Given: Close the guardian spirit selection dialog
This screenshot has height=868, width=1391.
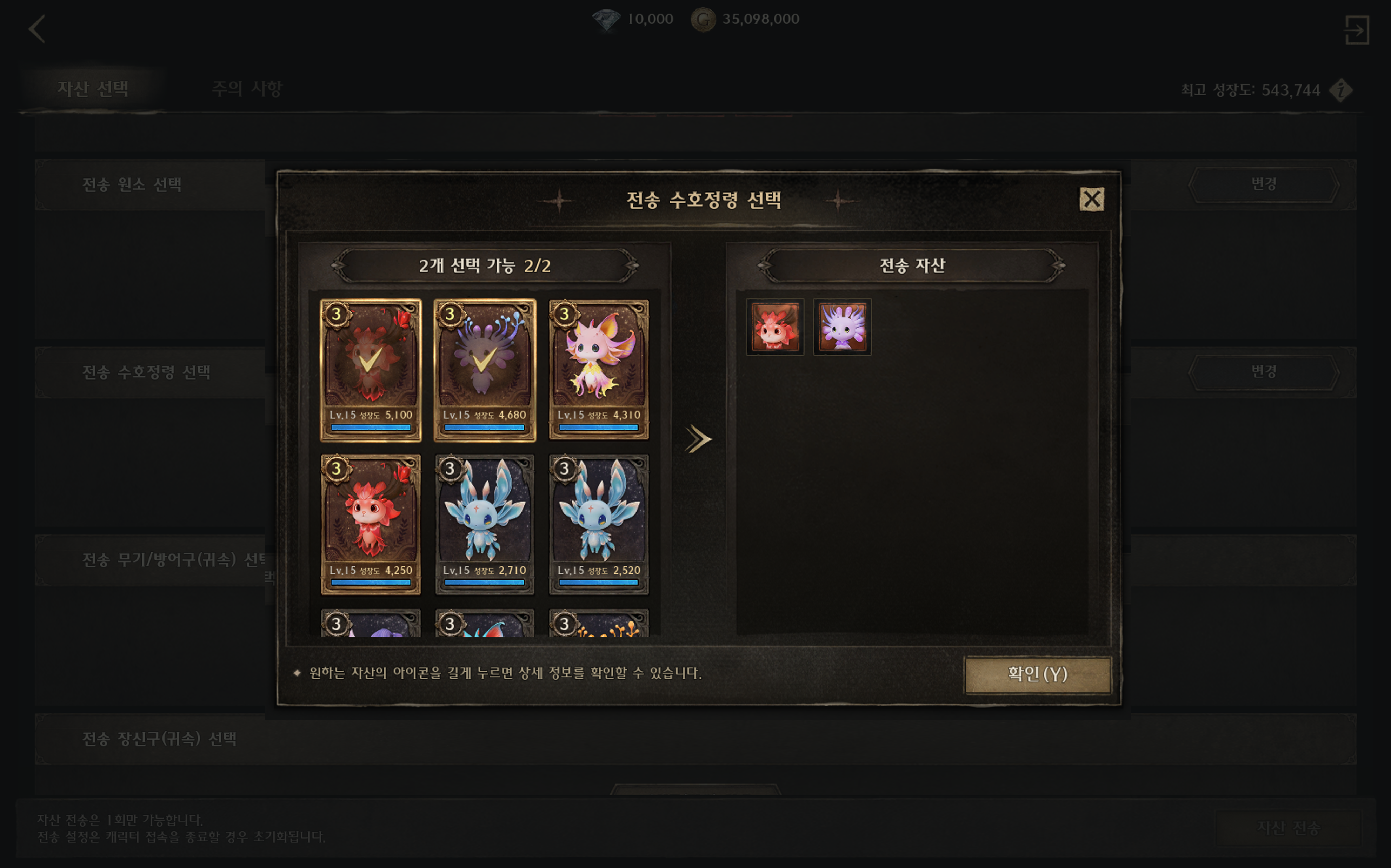Looking at the screenshot, I should [1091, 200].
